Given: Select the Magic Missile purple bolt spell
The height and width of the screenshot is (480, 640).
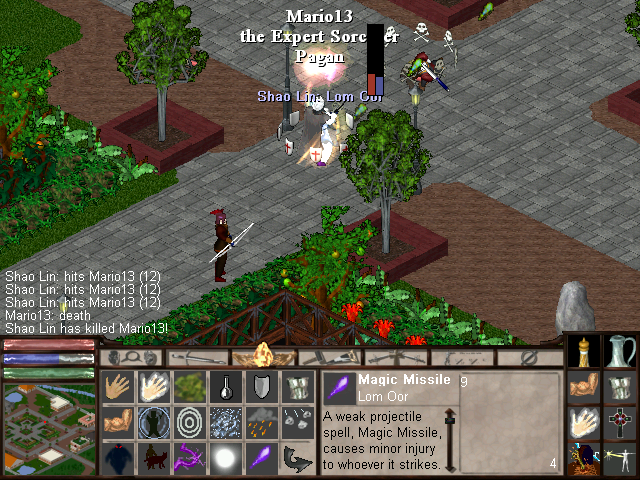Looking at the screenshot, I should click(262, 457).
